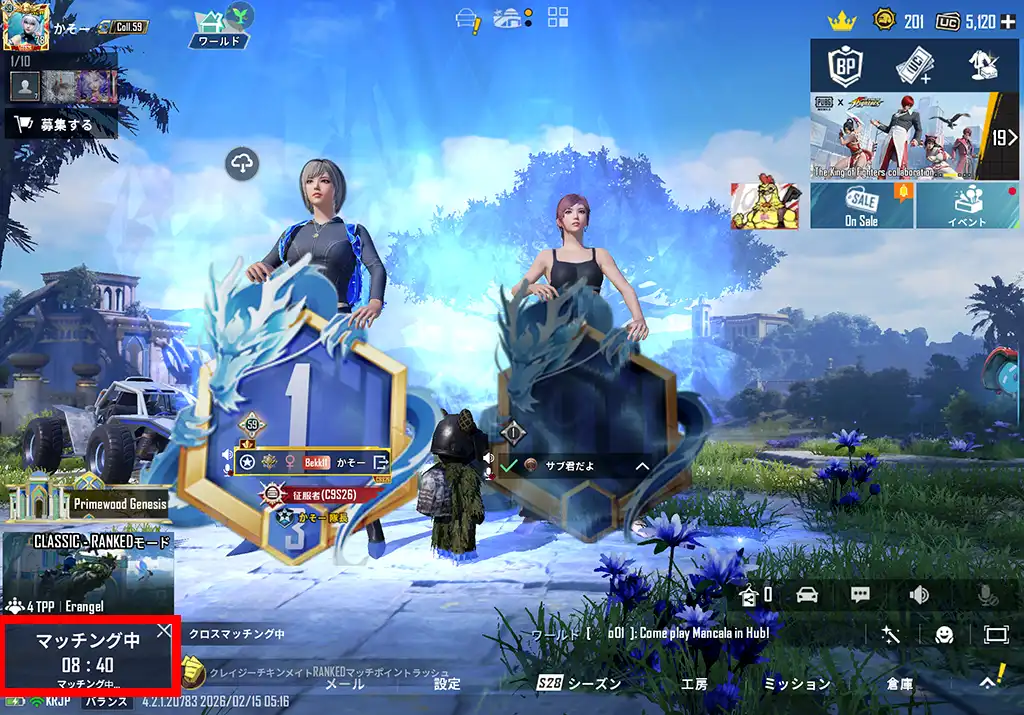Open the イベント events panel
1024x715 pixels.
pos(967,205)
